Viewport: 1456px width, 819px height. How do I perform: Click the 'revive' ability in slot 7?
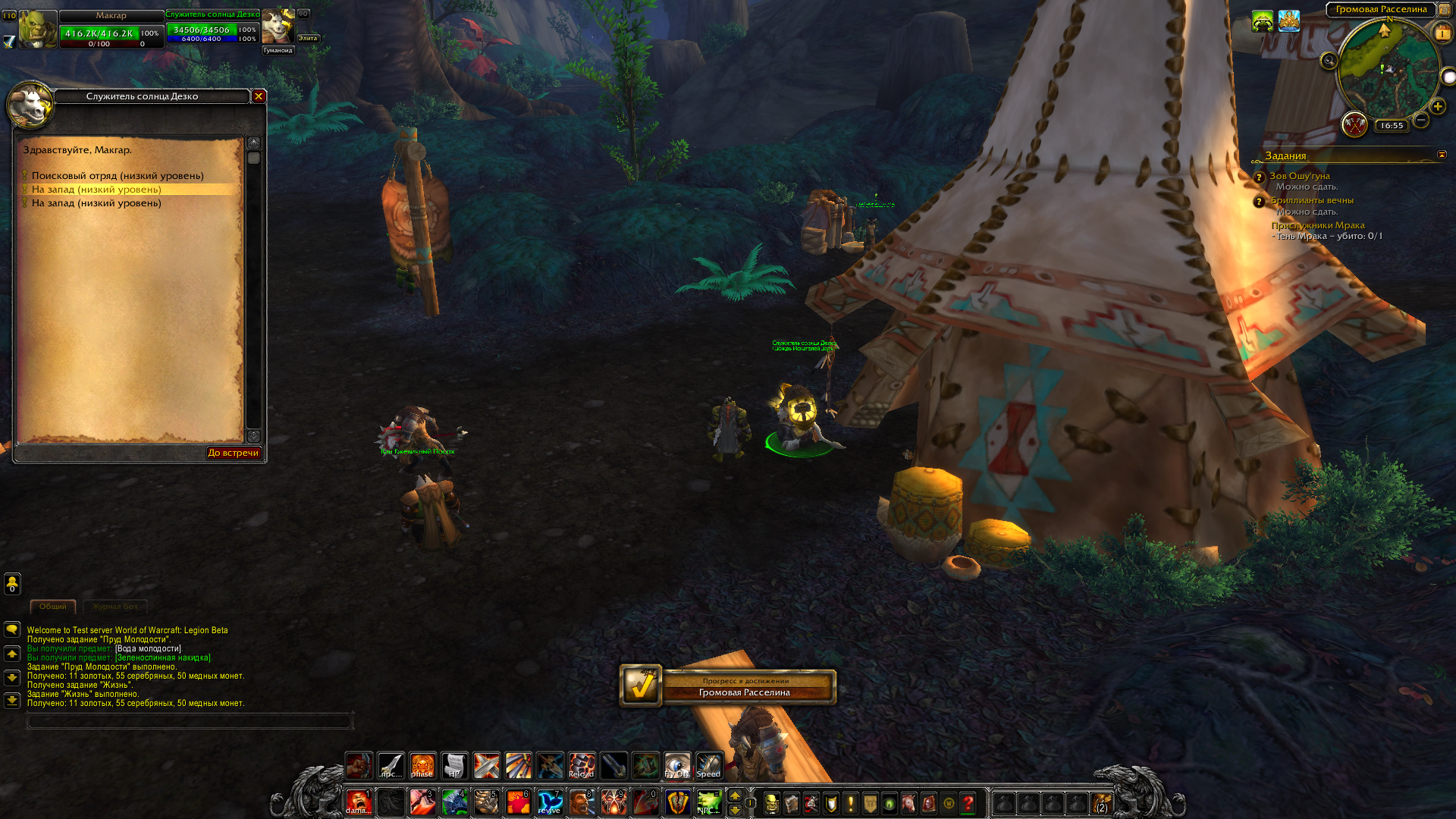tap(550, 802)
